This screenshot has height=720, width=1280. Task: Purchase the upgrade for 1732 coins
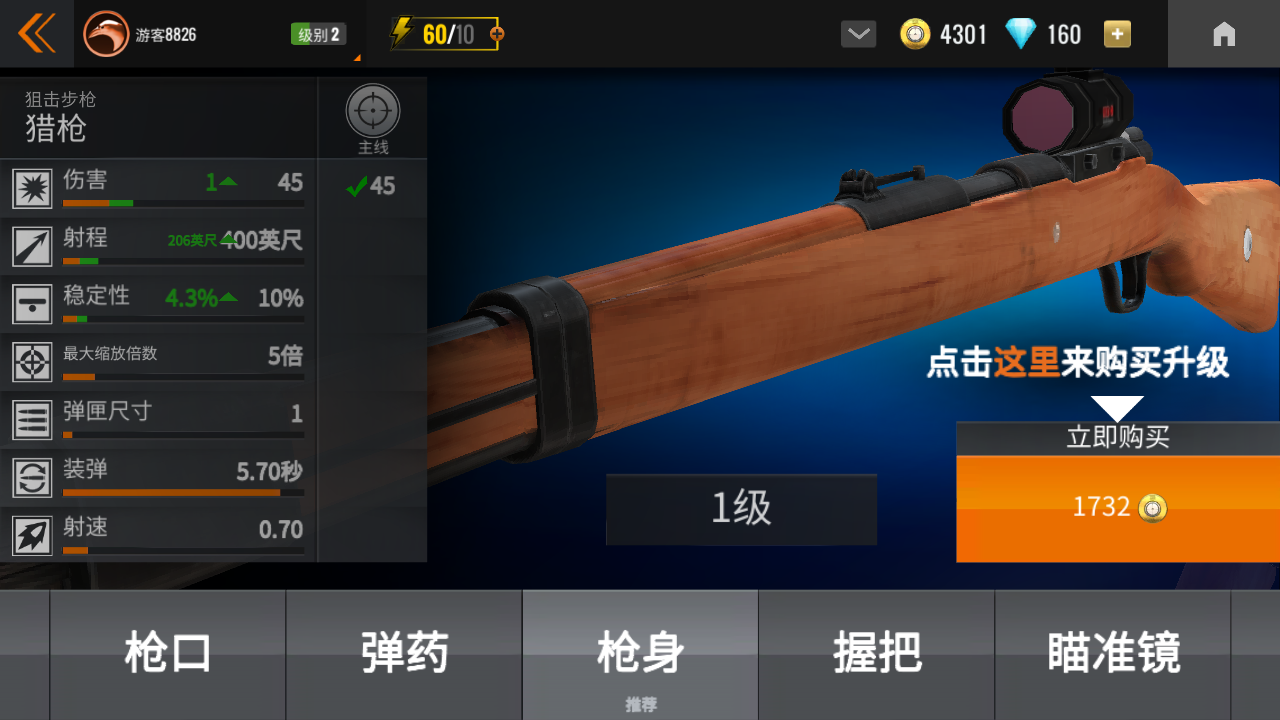coord(1117,508)
